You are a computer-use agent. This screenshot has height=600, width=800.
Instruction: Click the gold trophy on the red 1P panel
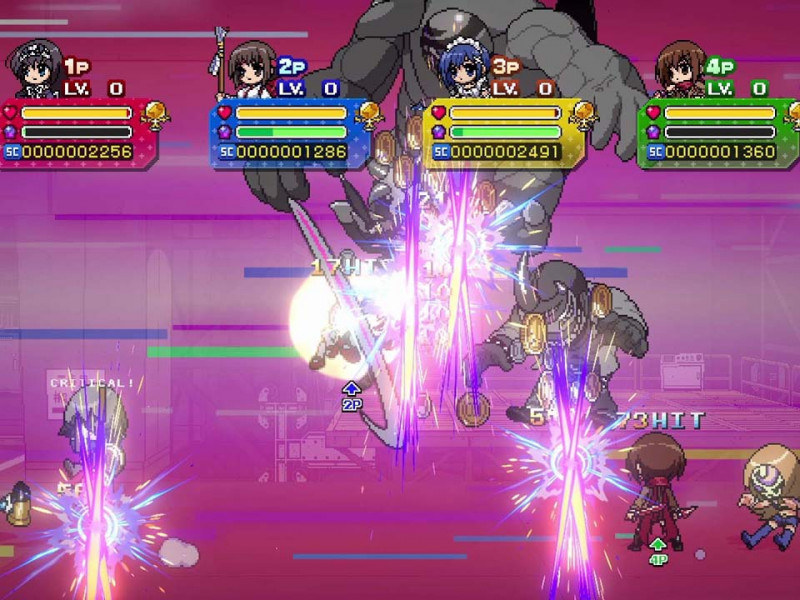click(x=155, y=116)
